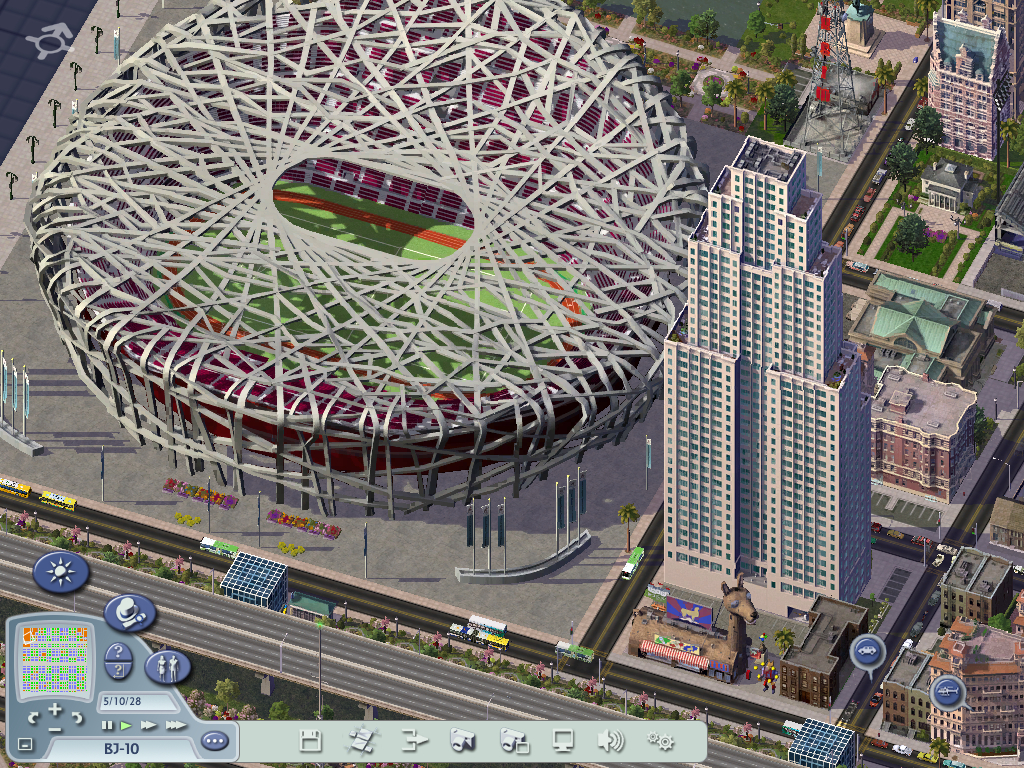Save the city with the floppy disk icon
Image resolution: width=1024 pixels, height=768 pixels.
[311, 741]
